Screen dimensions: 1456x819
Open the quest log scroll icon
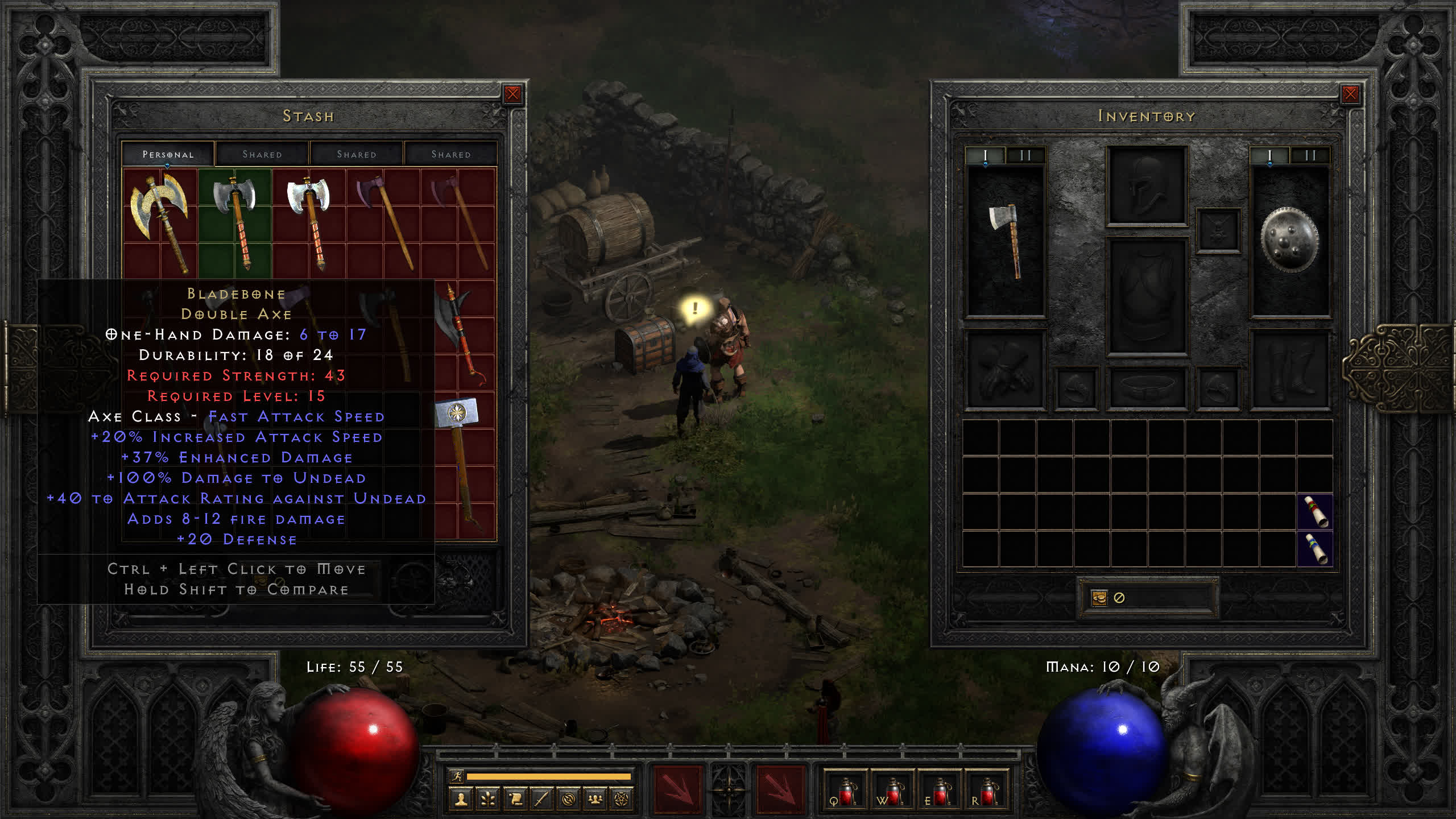(515, 800)
